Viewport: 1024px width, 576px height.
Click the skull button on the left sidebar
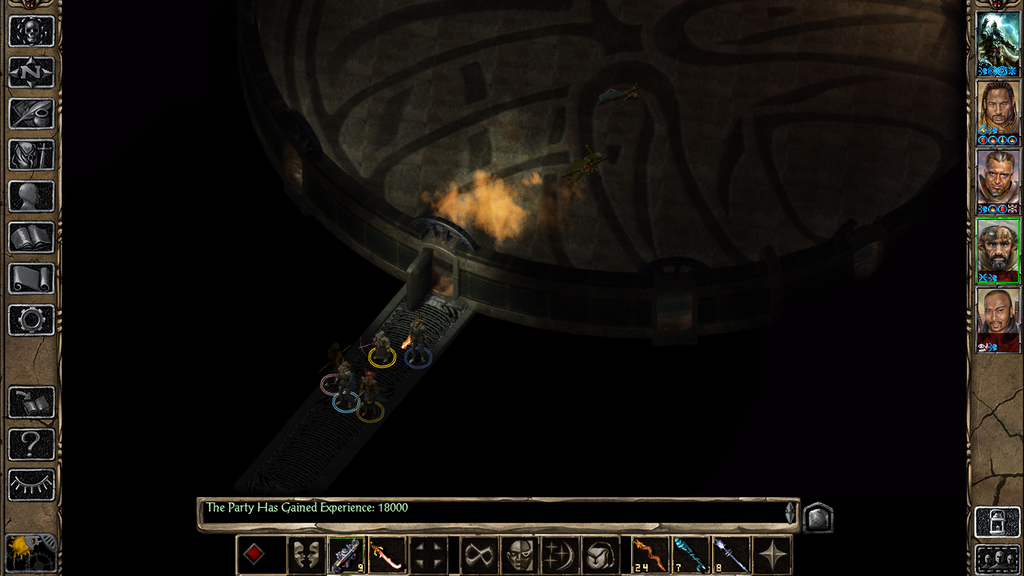[31, 31]
